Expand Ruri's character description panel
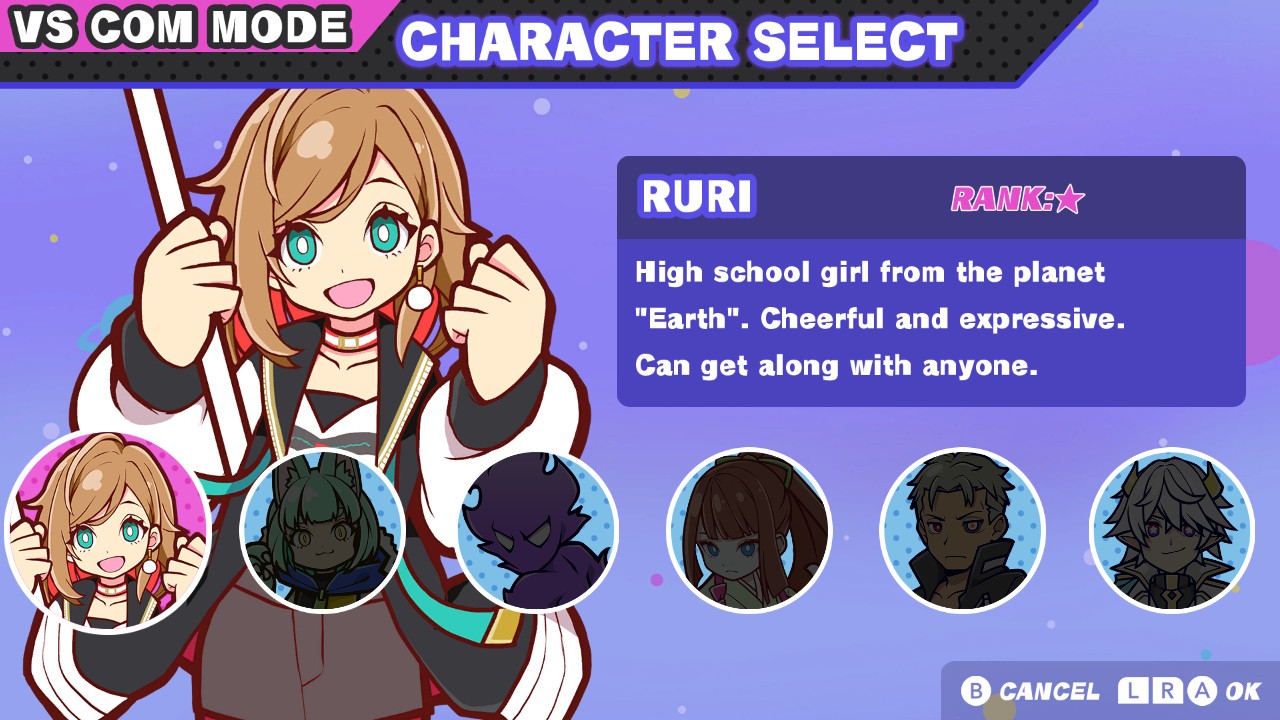Viewport: 1280px width, 720px height. (x=930, y=318)
